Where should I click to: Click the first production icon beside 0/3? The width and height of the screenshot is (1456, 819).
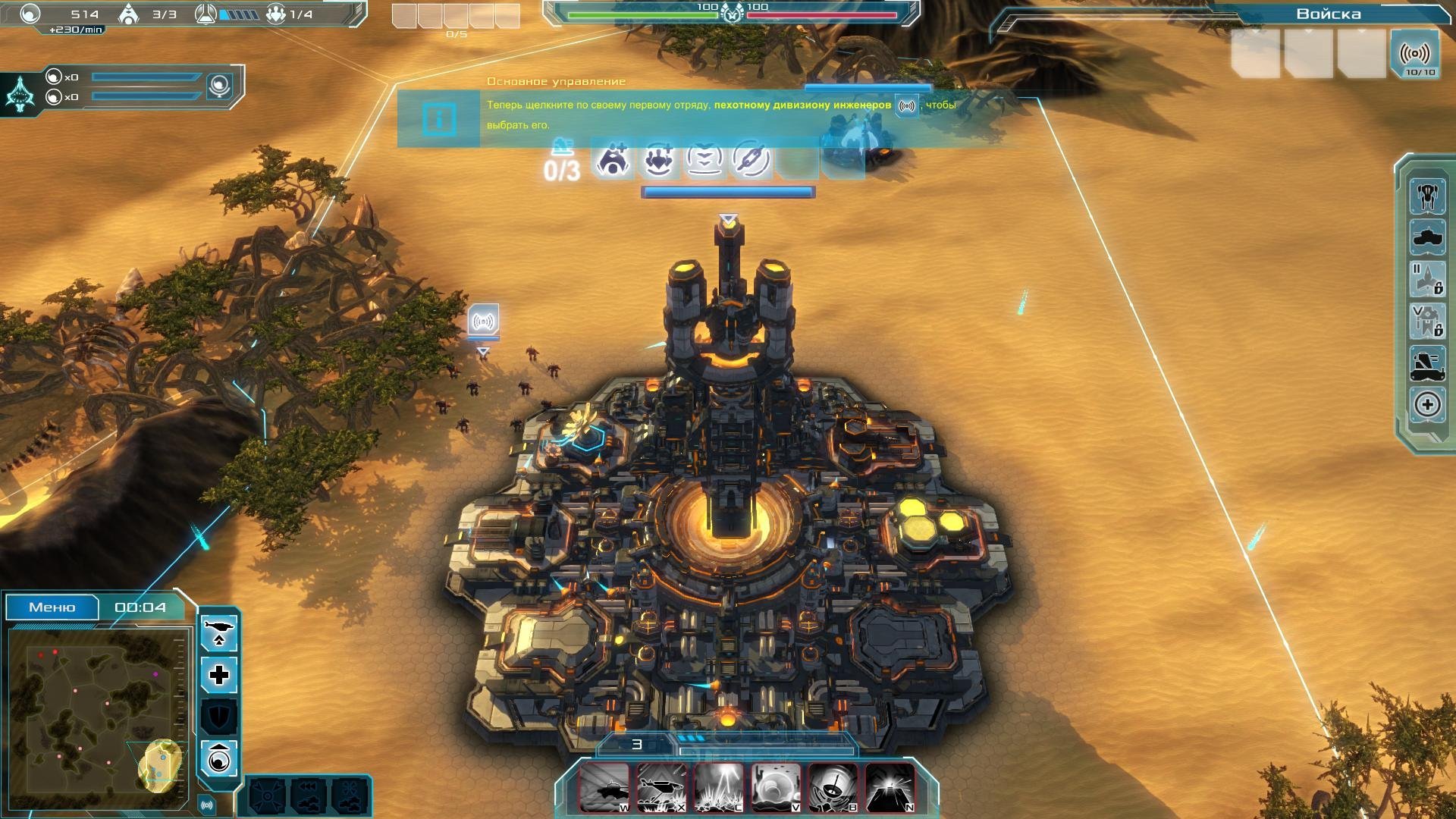(x=612, y=161)
